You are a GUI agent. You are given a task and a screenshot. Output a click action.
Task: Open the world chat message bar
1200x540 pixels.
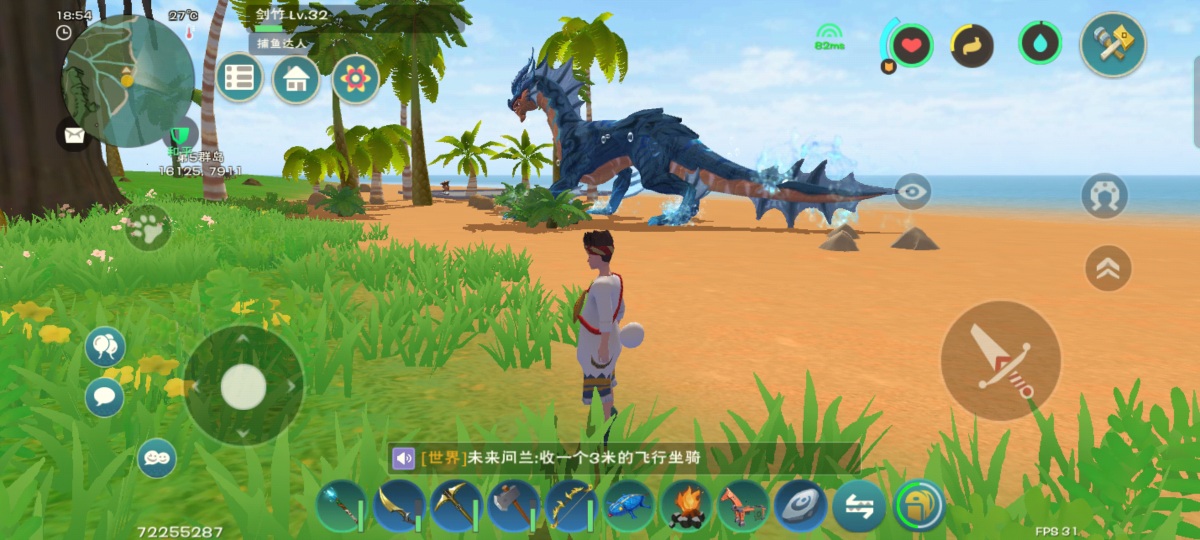click(x=624, y=458)
